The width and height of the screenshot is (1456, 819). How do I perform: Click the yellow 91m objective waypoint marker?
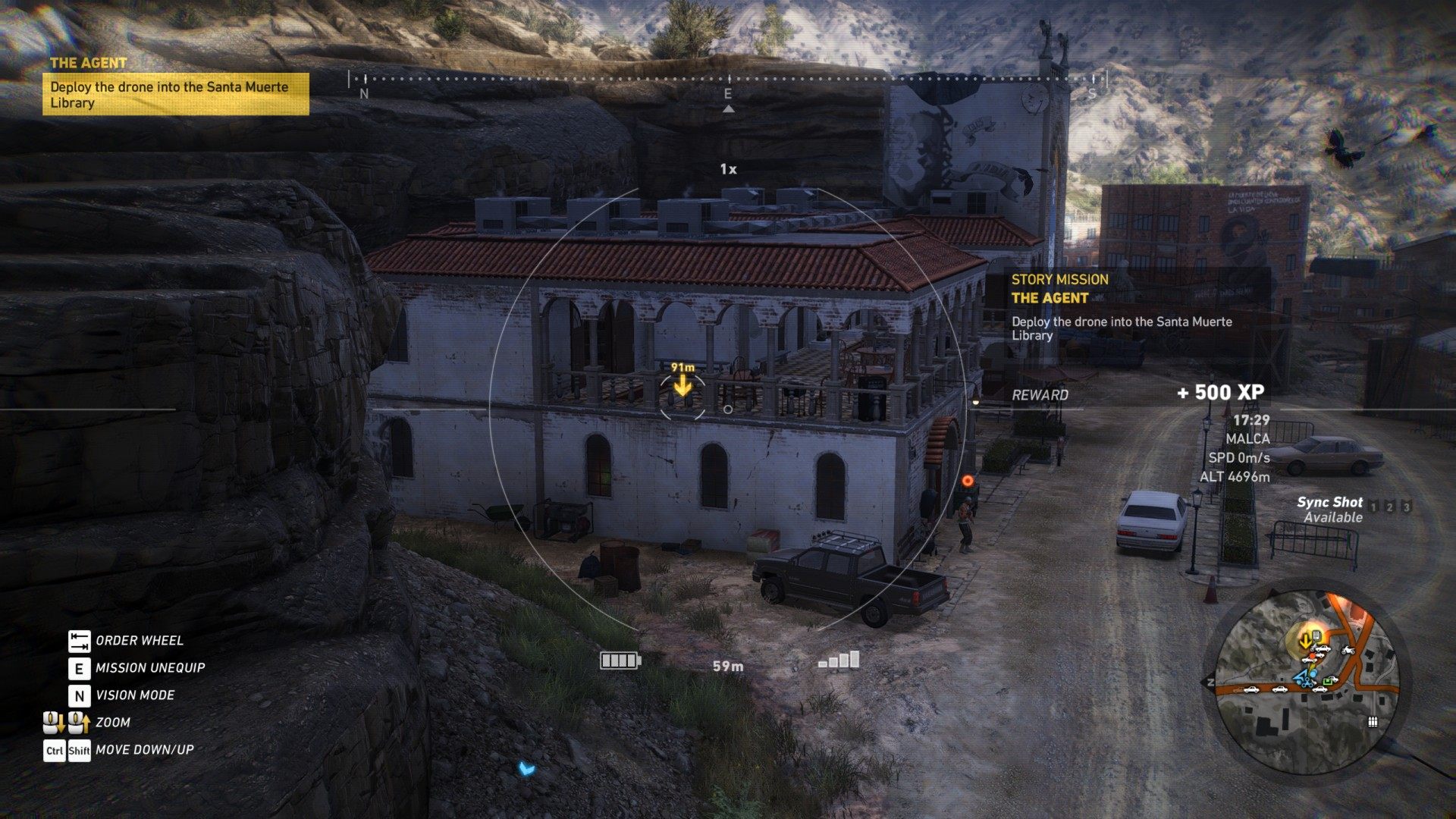pos(682,386)
